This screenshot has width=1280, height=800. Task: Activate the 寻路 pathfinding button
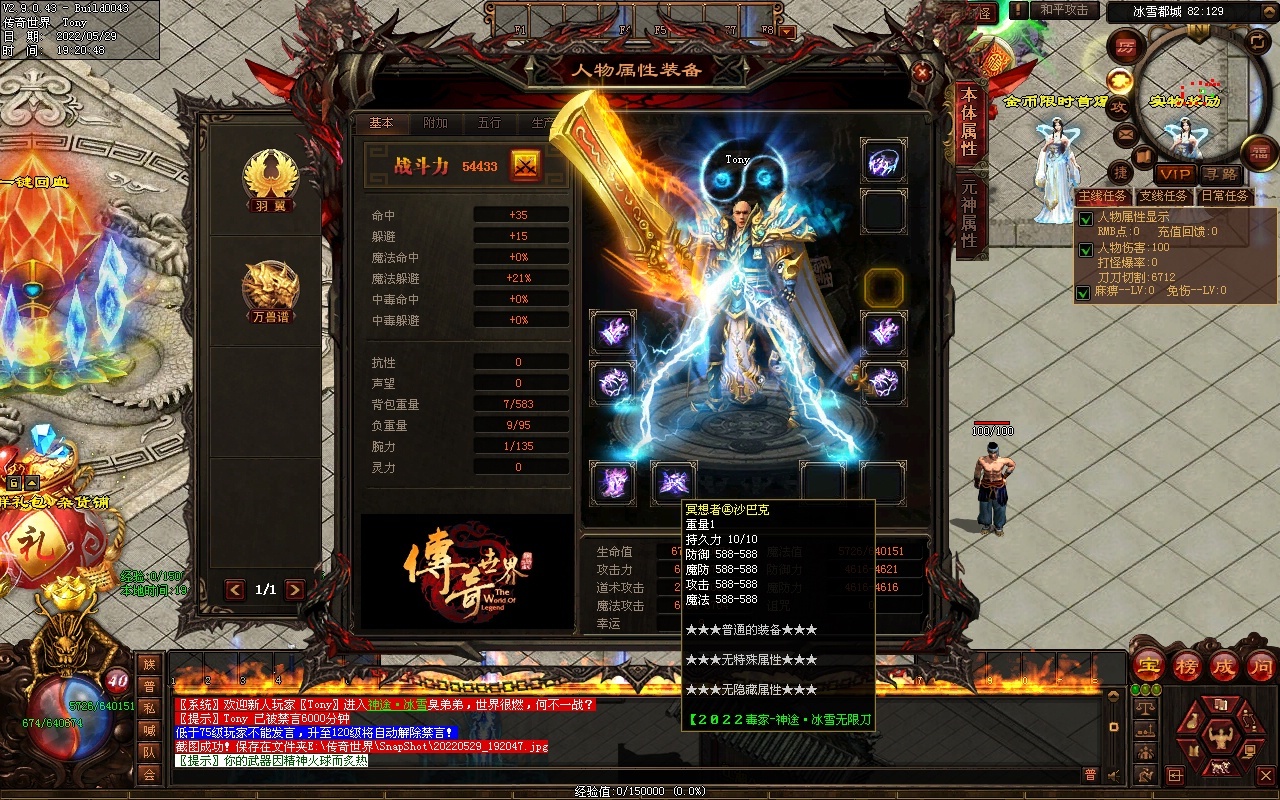pyautogui.click(x=1219, y=174)
